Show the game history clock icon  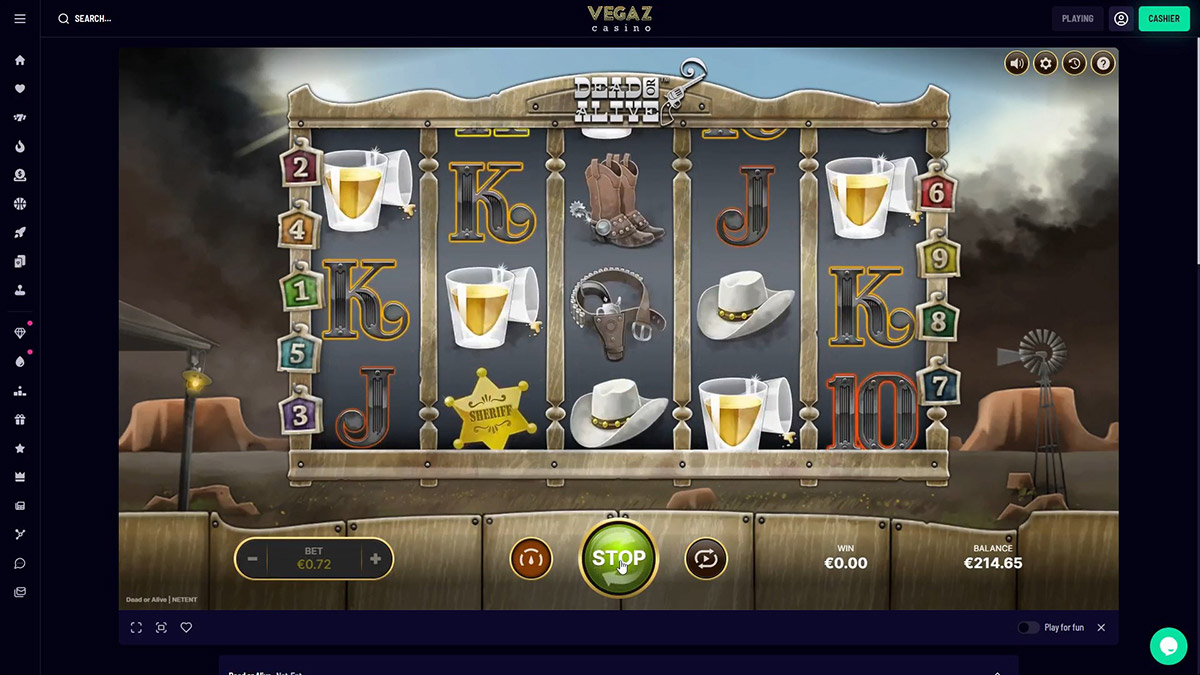1074,64
